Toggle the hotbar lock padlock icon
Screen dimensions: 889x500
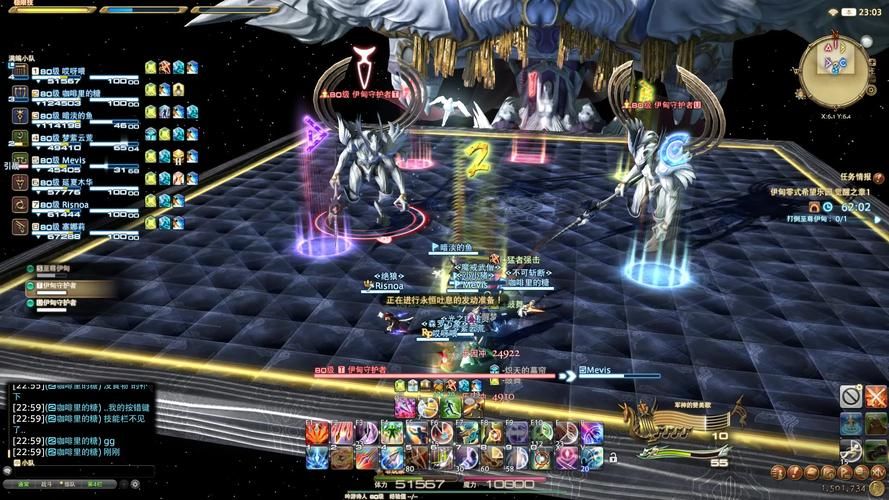click(612, 458)
